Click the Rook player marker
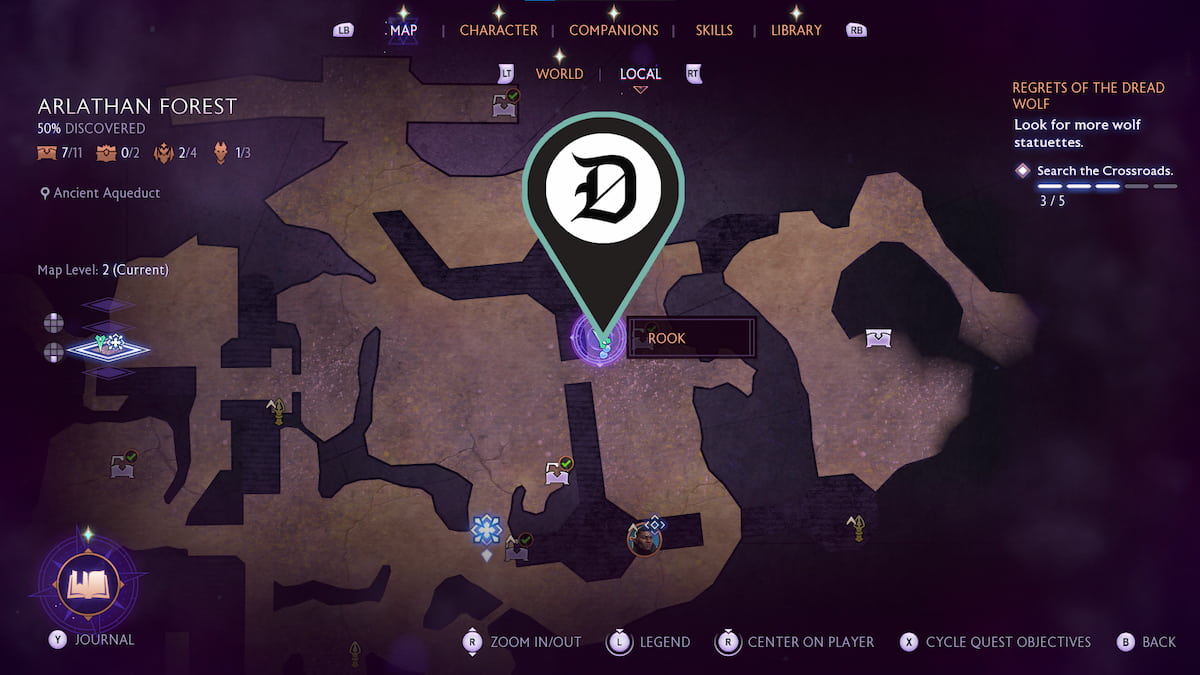1200x675 pixels. coord(599,338)
